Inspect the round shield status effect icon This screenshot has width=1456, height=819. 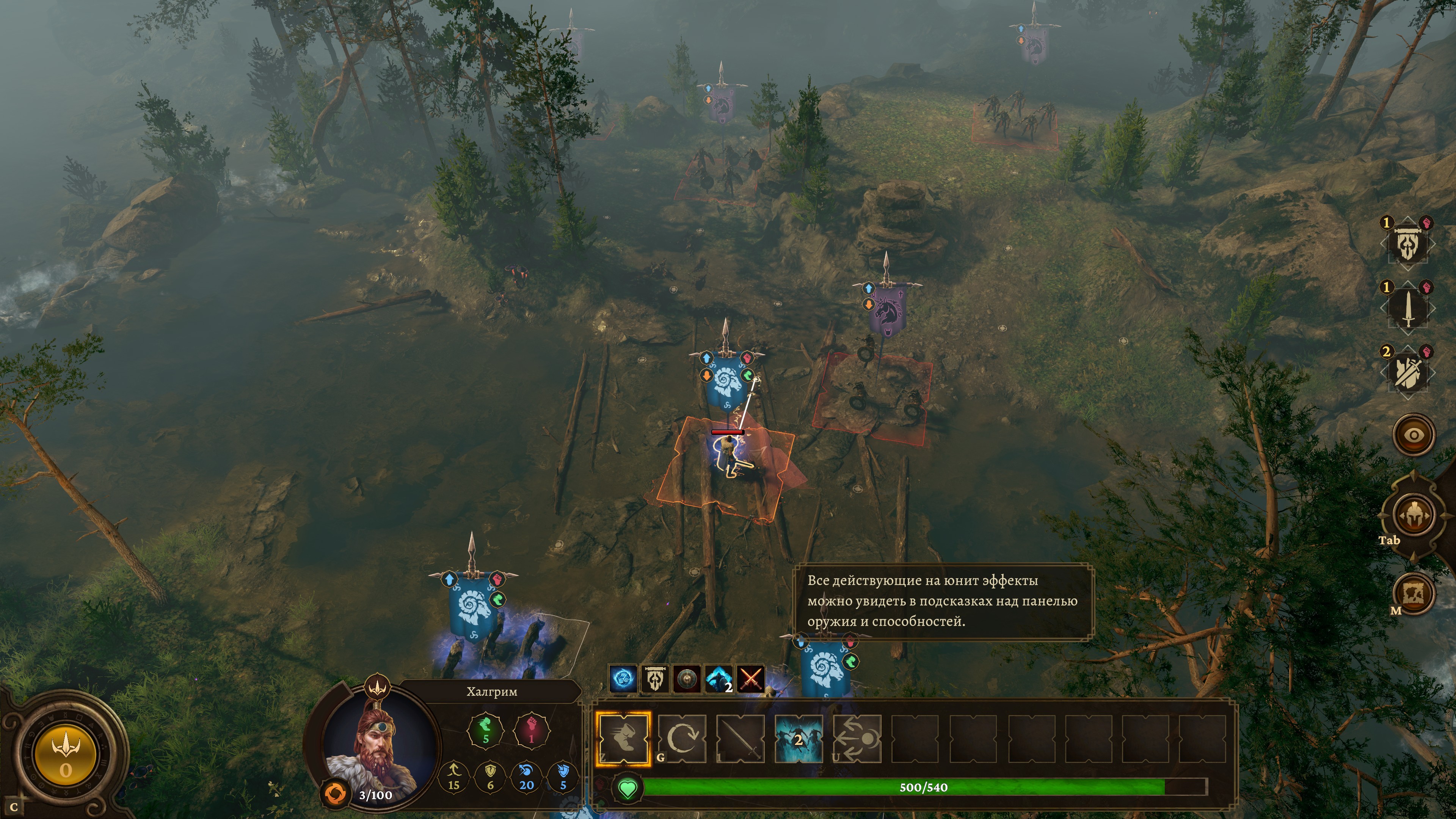687,679
